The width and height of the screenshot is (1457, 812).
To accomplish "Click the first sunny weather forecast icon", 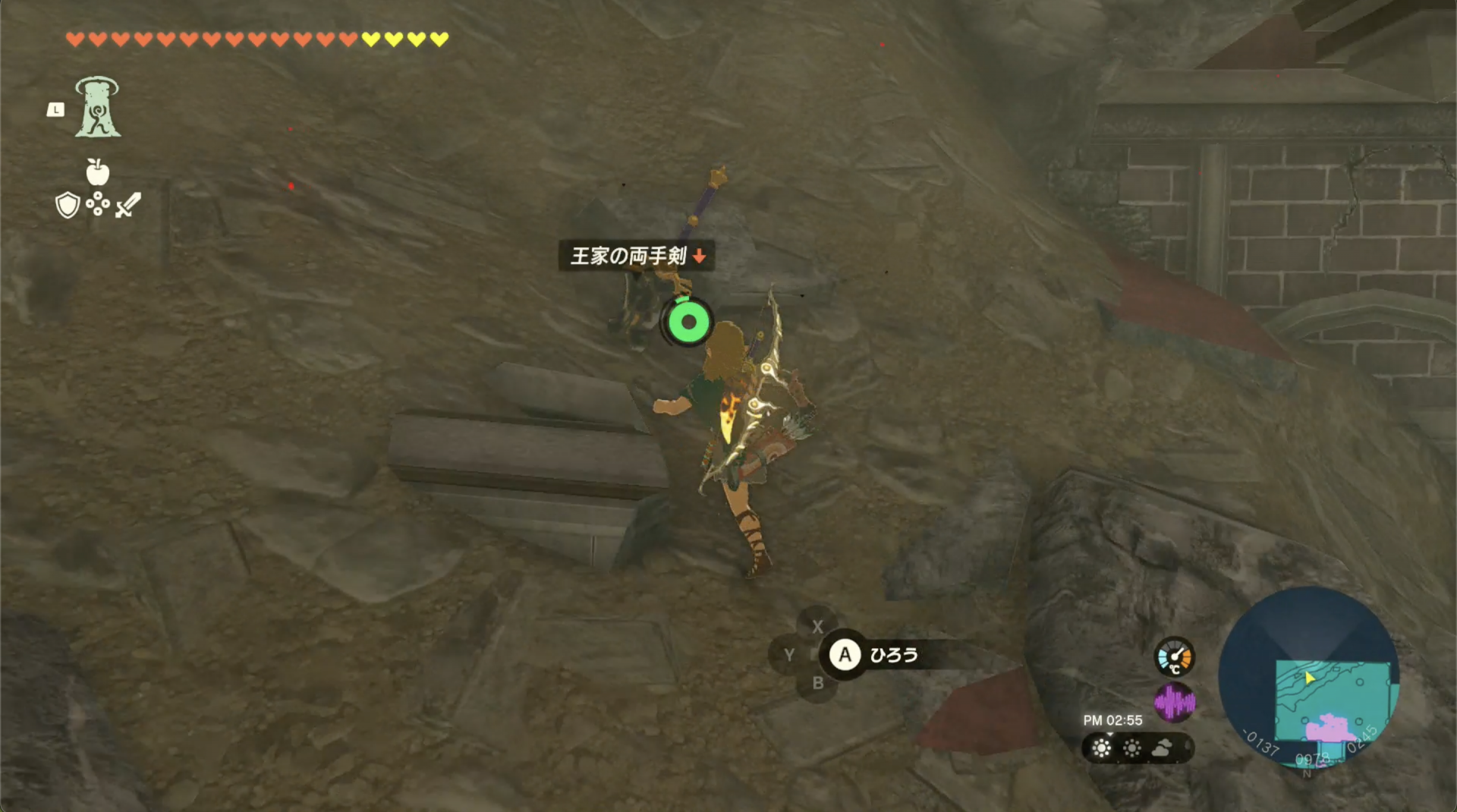I will point(1100,748).
